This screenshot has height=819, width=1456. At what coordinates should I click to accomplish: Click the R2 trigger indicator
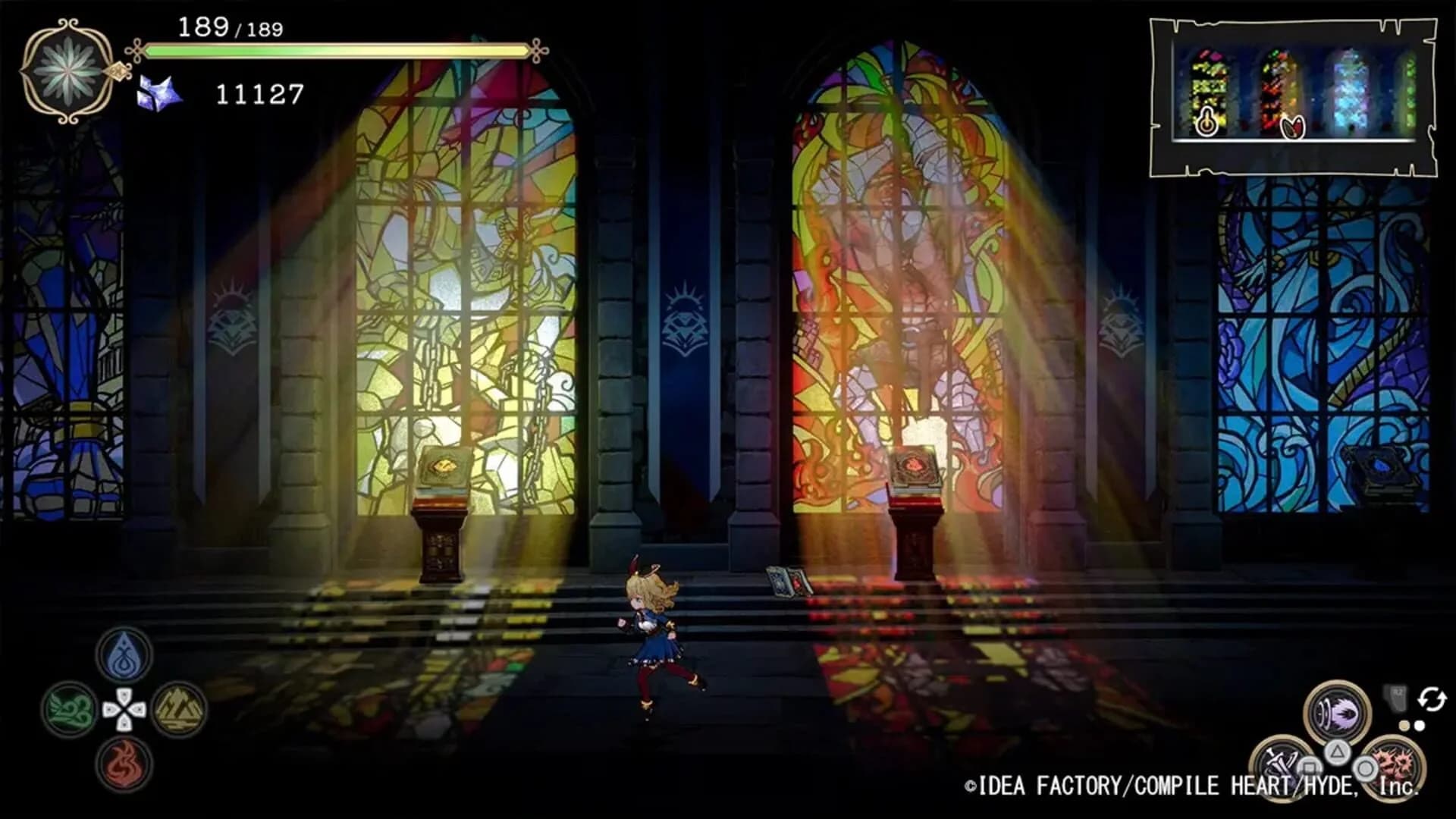1396,698
